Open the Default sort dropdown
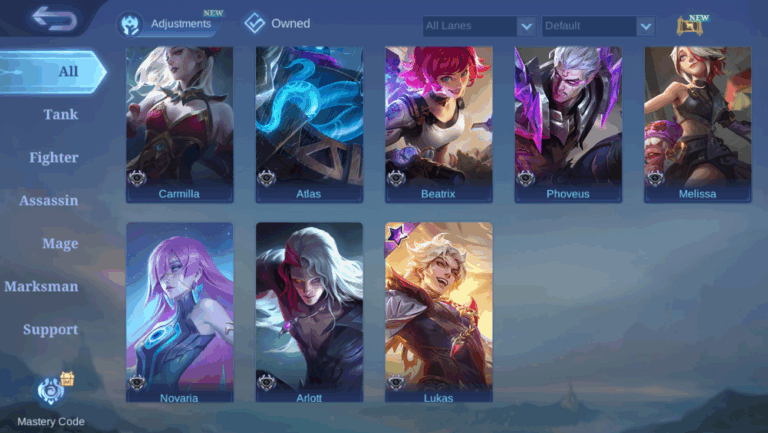This screenshot has width=768, height=433. coord(598,26)
